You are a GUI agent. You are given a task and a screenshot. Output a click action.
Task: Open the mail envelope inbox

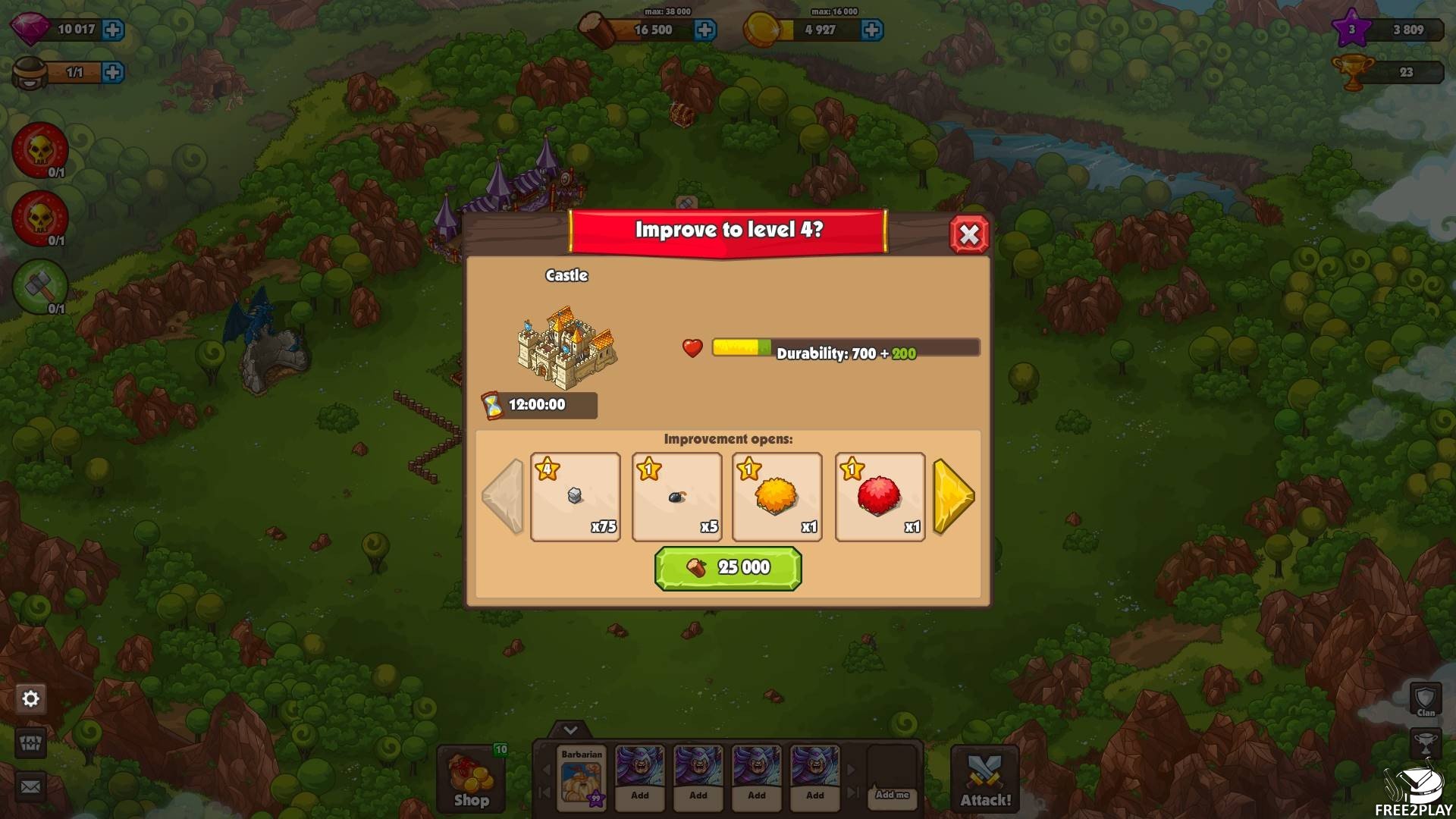31,786
